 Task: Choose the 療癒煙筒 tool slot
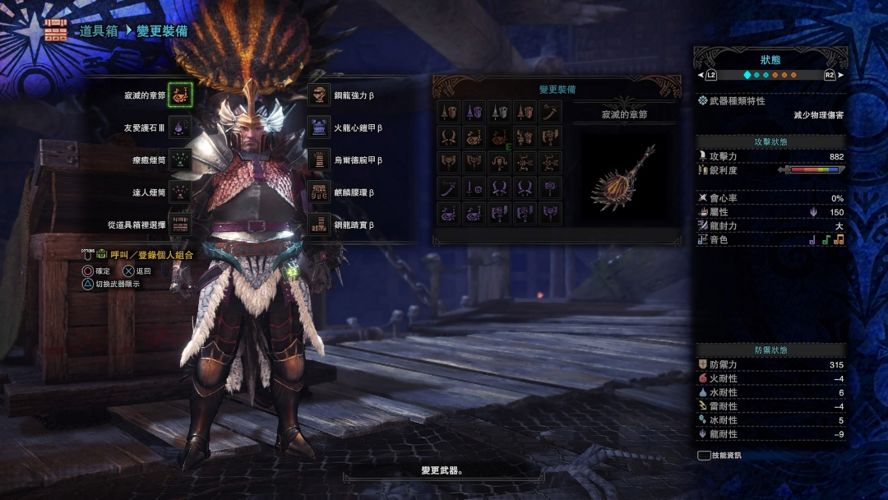pyautogui.click(x=180, y=160)
